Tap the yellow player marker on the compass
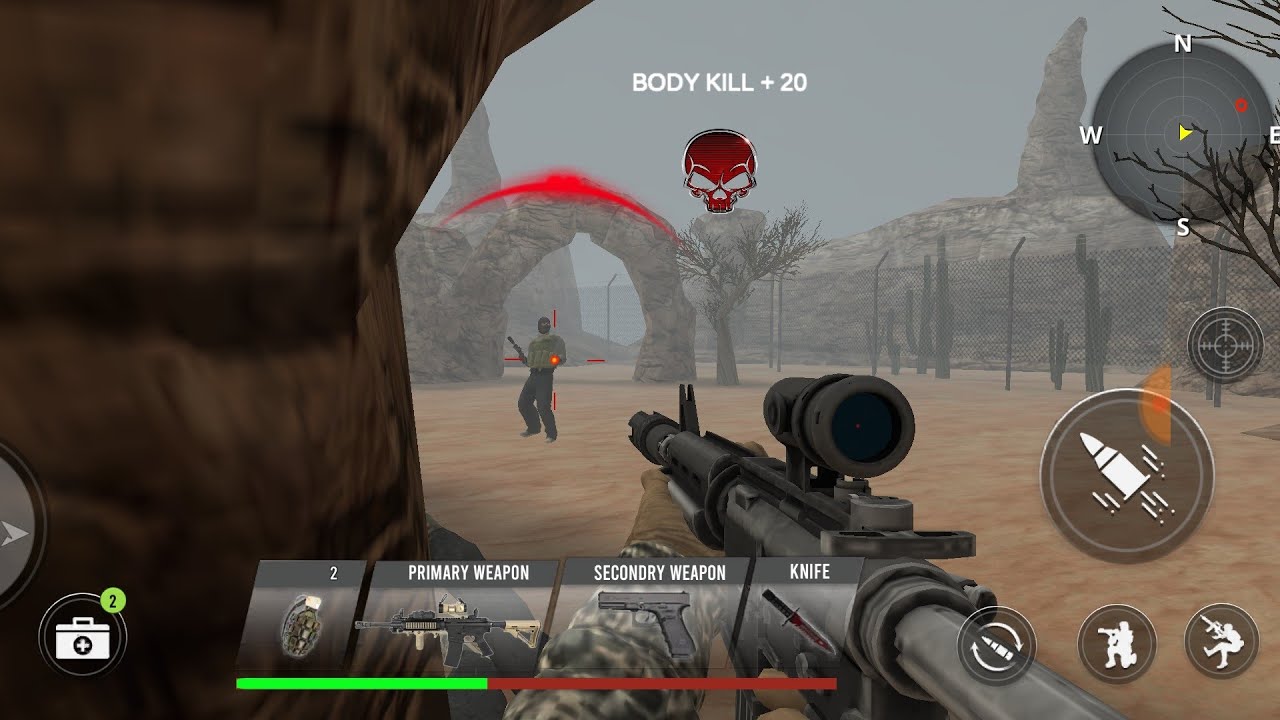Screen dimensions: 1280x720 pos(1183,130)
